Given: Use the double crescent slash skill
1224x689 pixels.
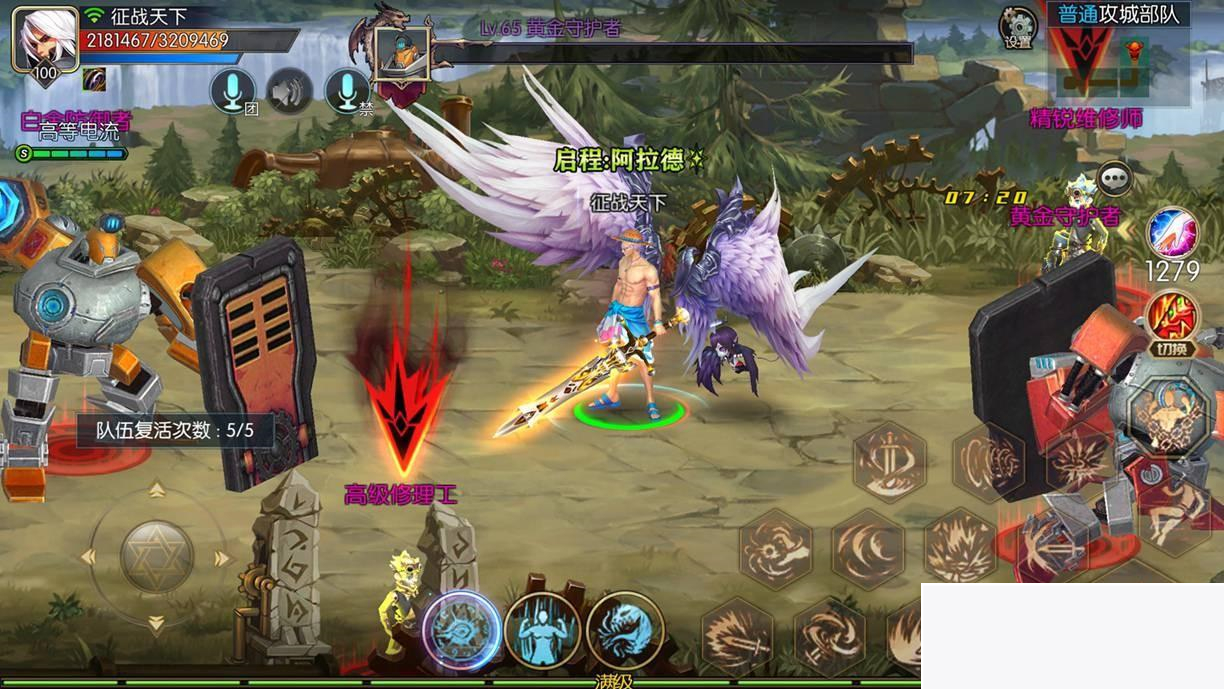Looking at the screenshot, I should [x=867, y=547].
